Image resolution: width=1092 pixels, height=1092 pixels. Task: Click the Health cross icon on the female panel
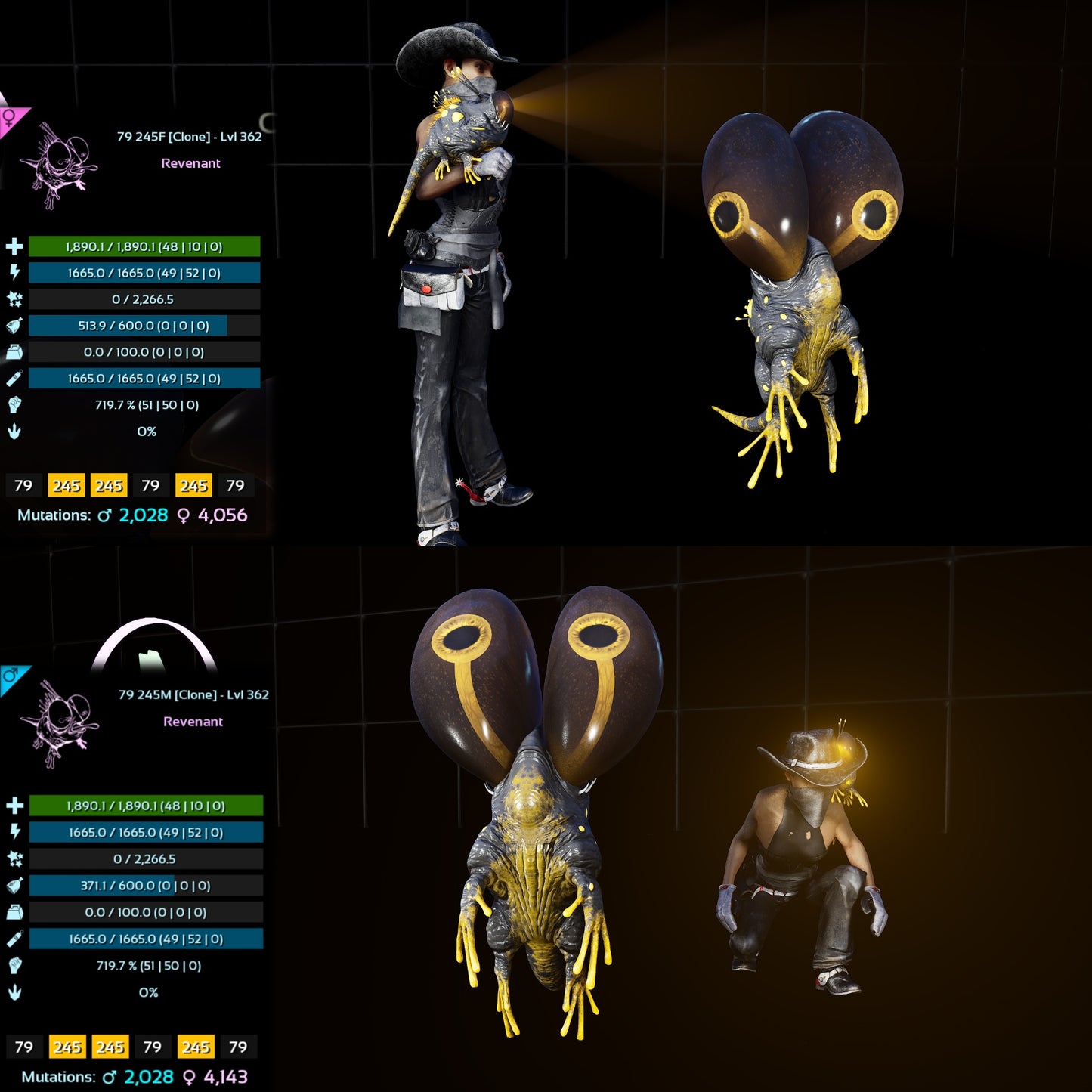tap(13, 246)
